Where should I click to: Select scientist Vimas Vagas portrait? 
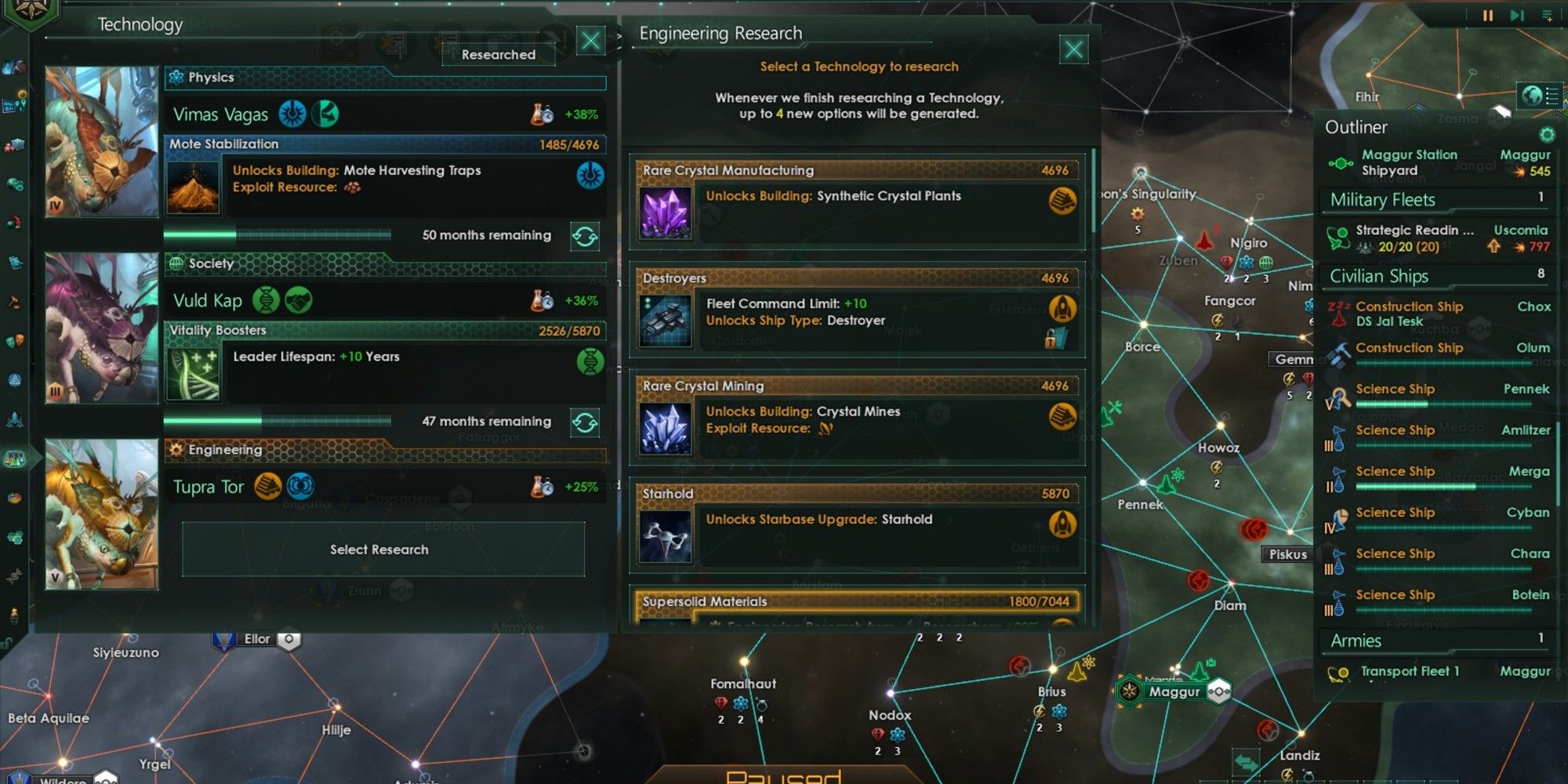pyautogui.click(x=102, y=142)
